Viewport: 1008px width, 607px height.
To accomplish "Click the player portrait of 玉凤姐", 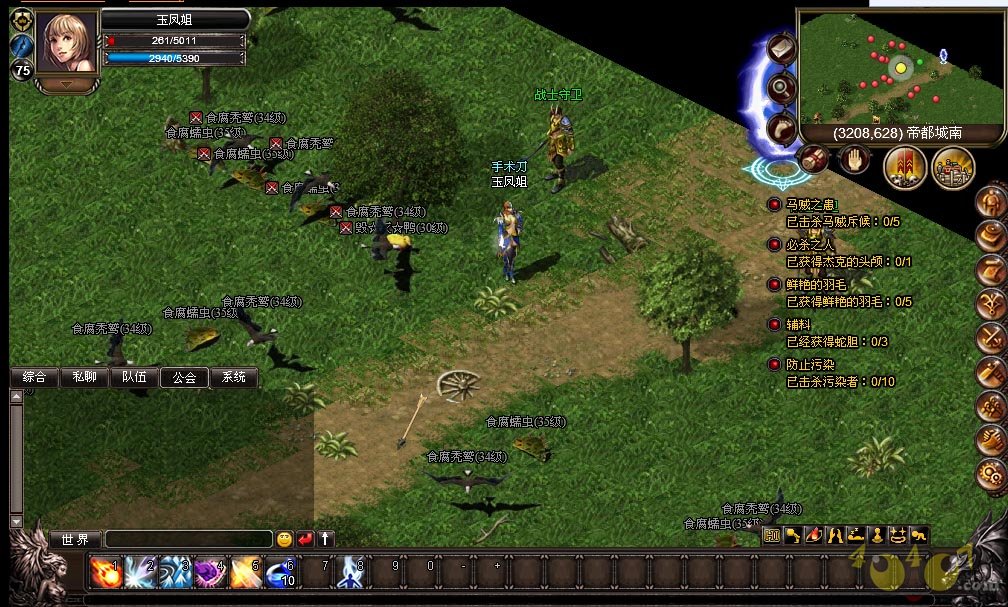I will (67, 42).
